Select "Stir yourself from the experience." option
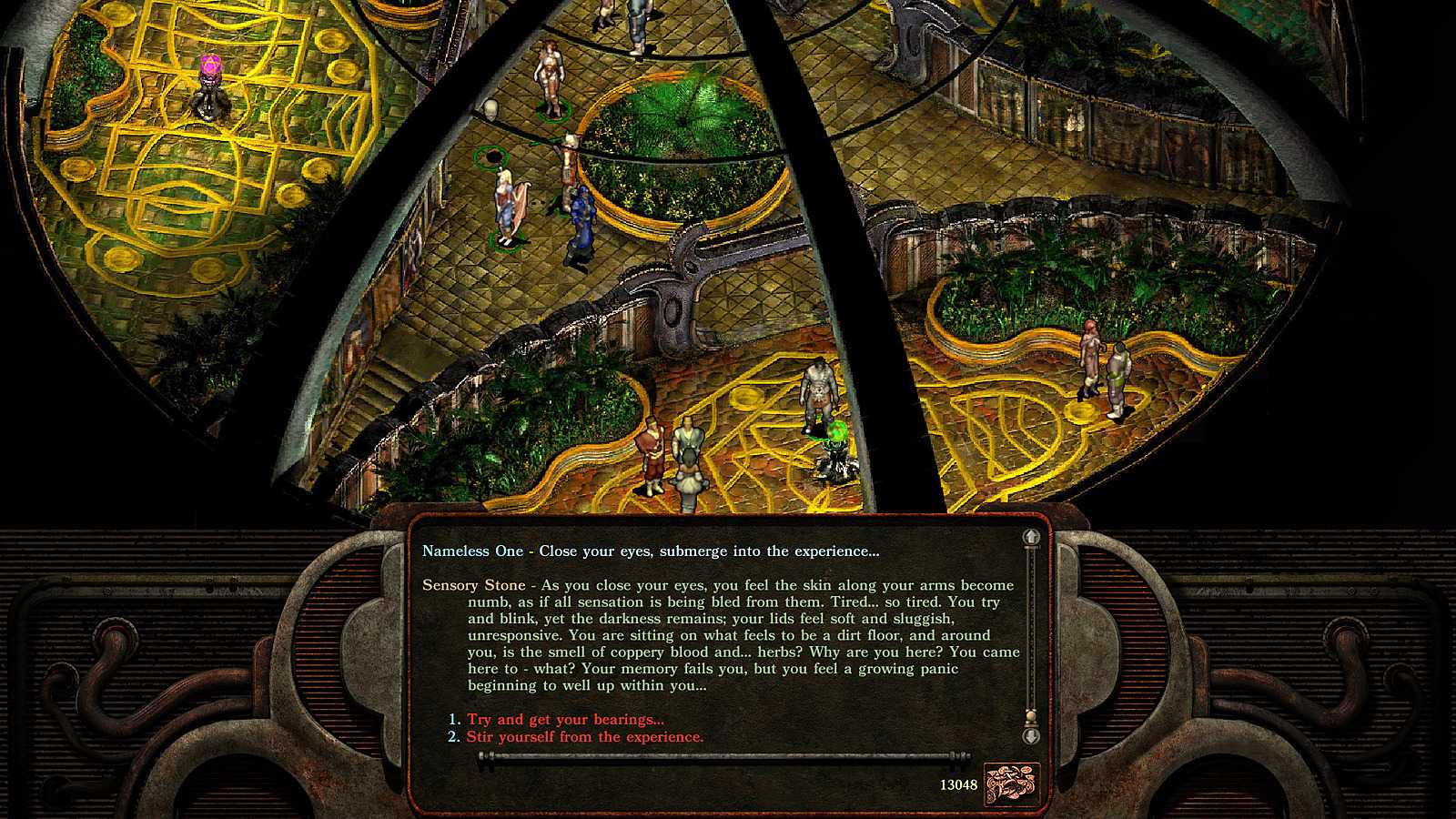 point(584,737)
